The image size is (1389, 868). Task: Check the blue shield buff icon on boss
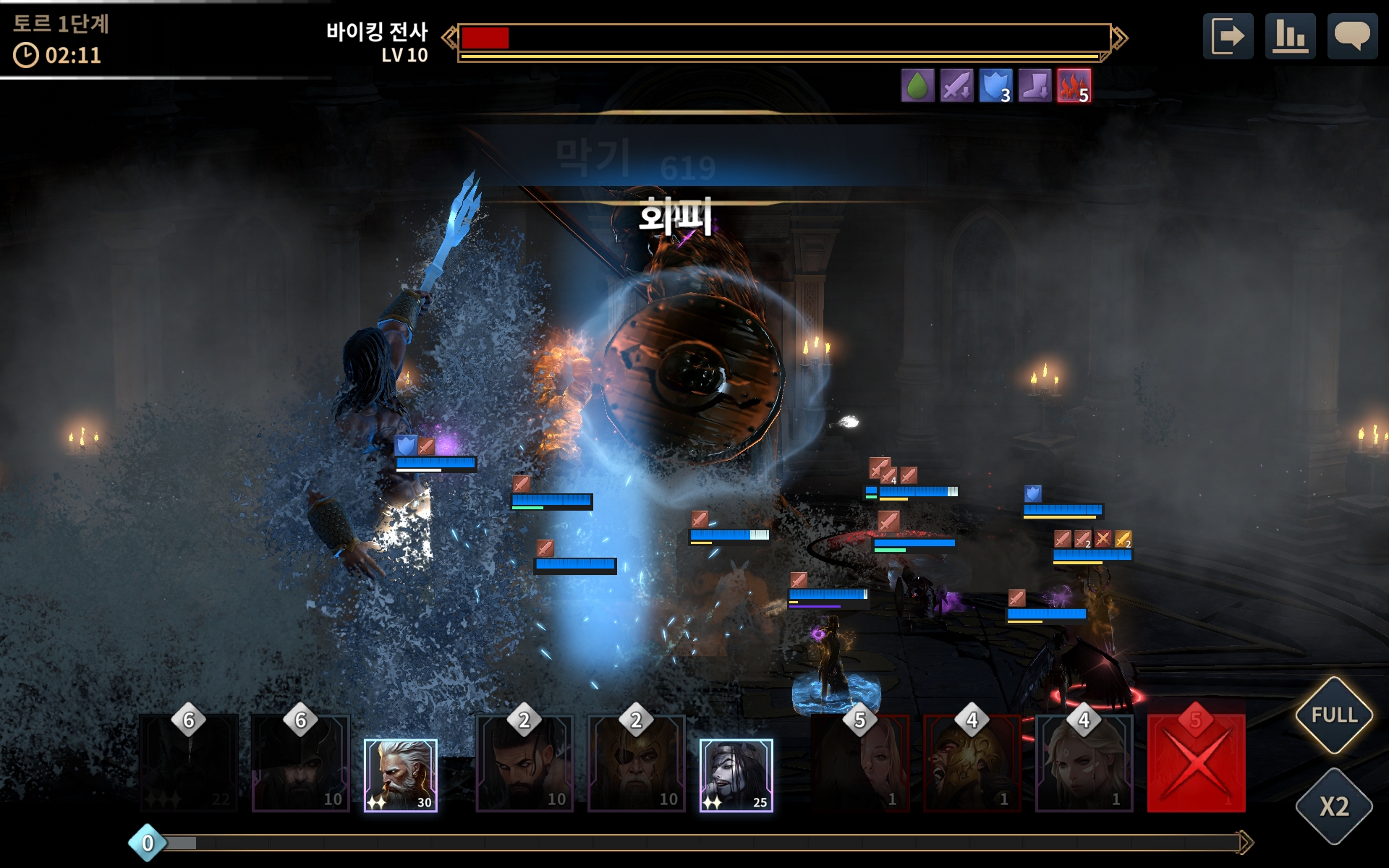[995, 86]
